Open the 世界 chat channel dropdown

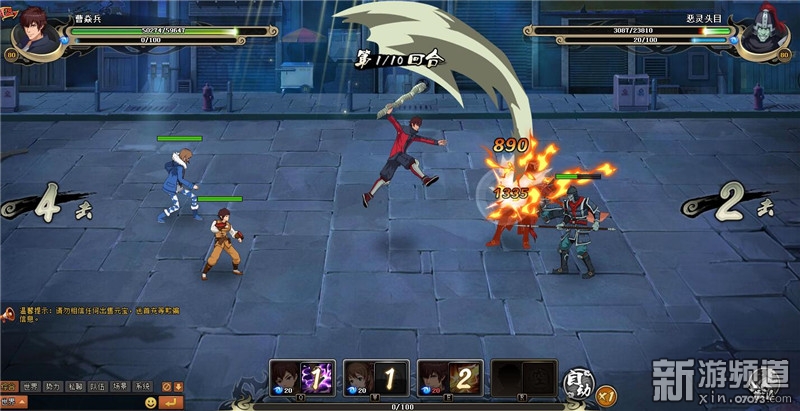click(x=12, y=402)
